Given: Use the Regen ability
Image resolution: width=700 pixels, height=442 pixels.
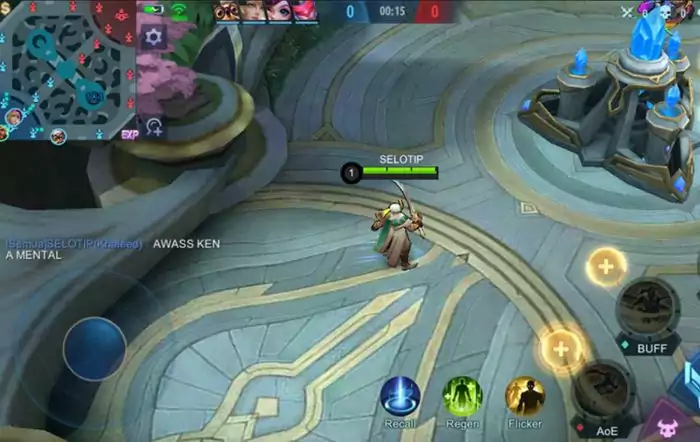Looking at the screenshot, I should coord(462,396).
